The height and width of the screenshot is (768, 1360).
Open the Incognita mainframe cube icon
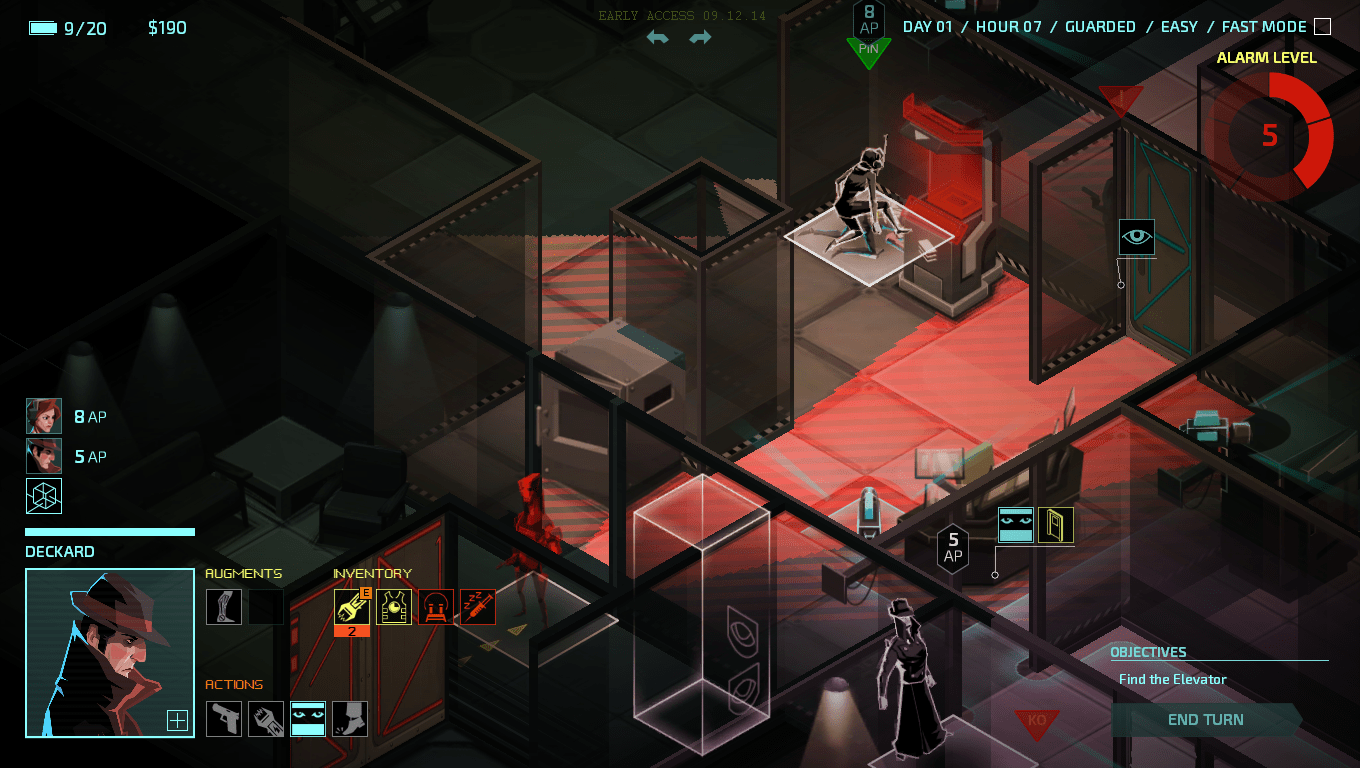pyautogui.click(x=43, y=495)
